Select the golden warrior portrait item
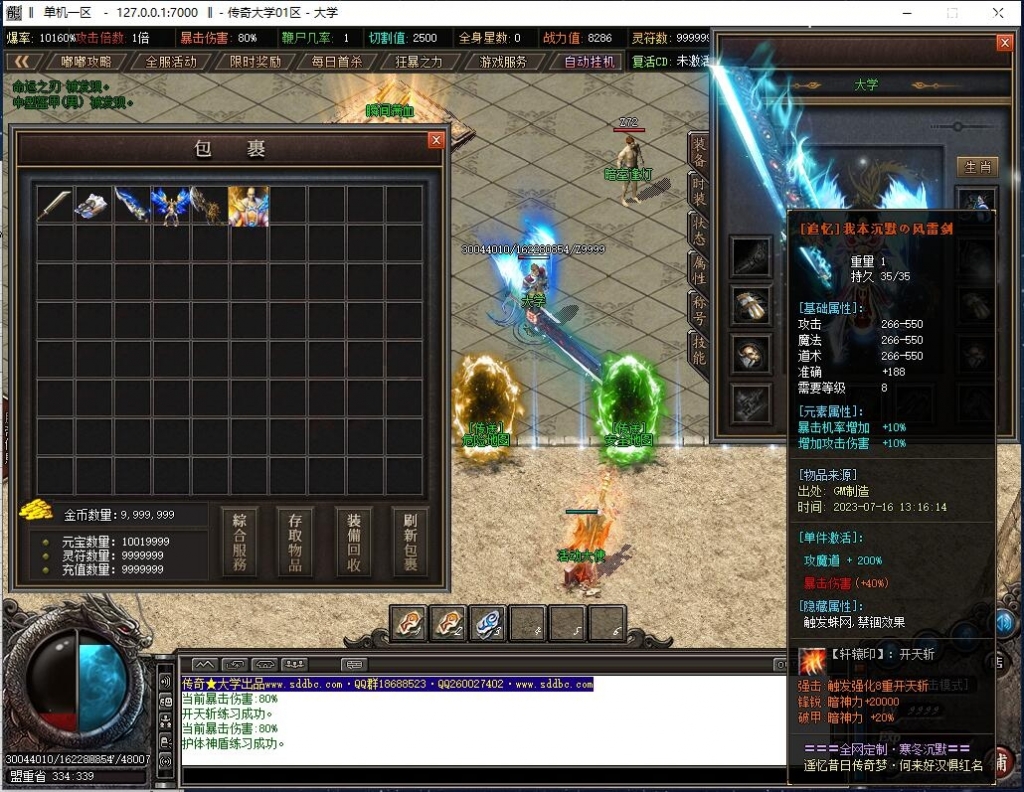This screenshot has width=1024, height=792. click(248, 205)
